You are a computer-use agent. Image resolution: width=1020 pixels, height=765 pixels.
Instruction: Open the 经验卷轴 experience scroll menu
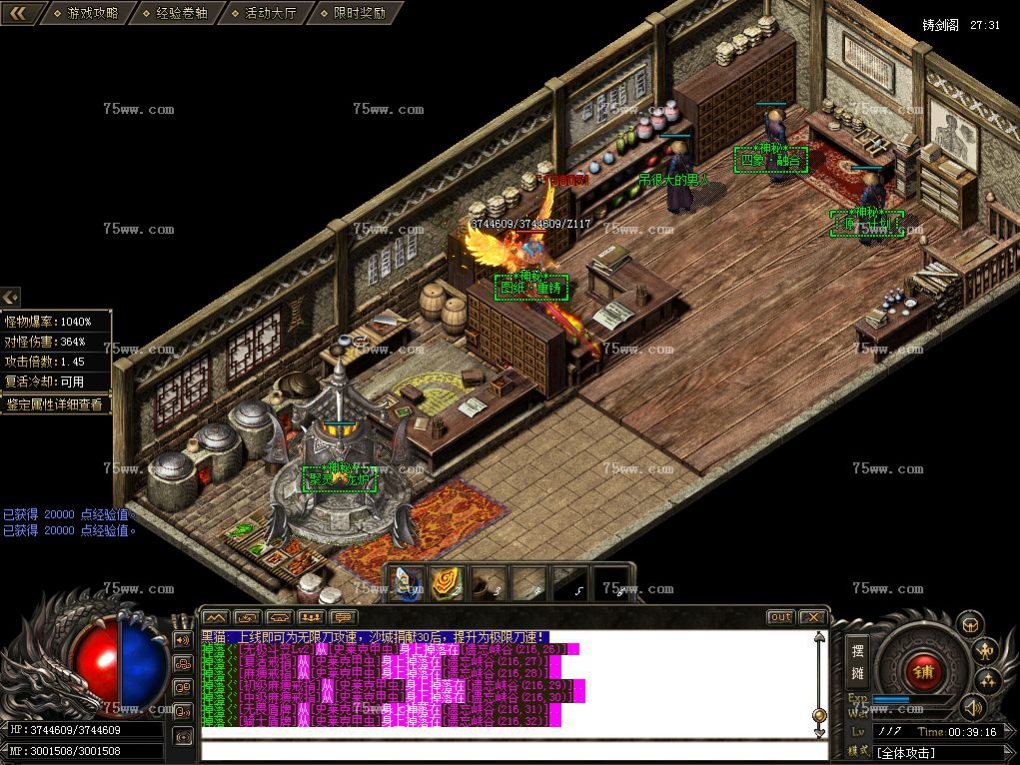pos(181,13)
